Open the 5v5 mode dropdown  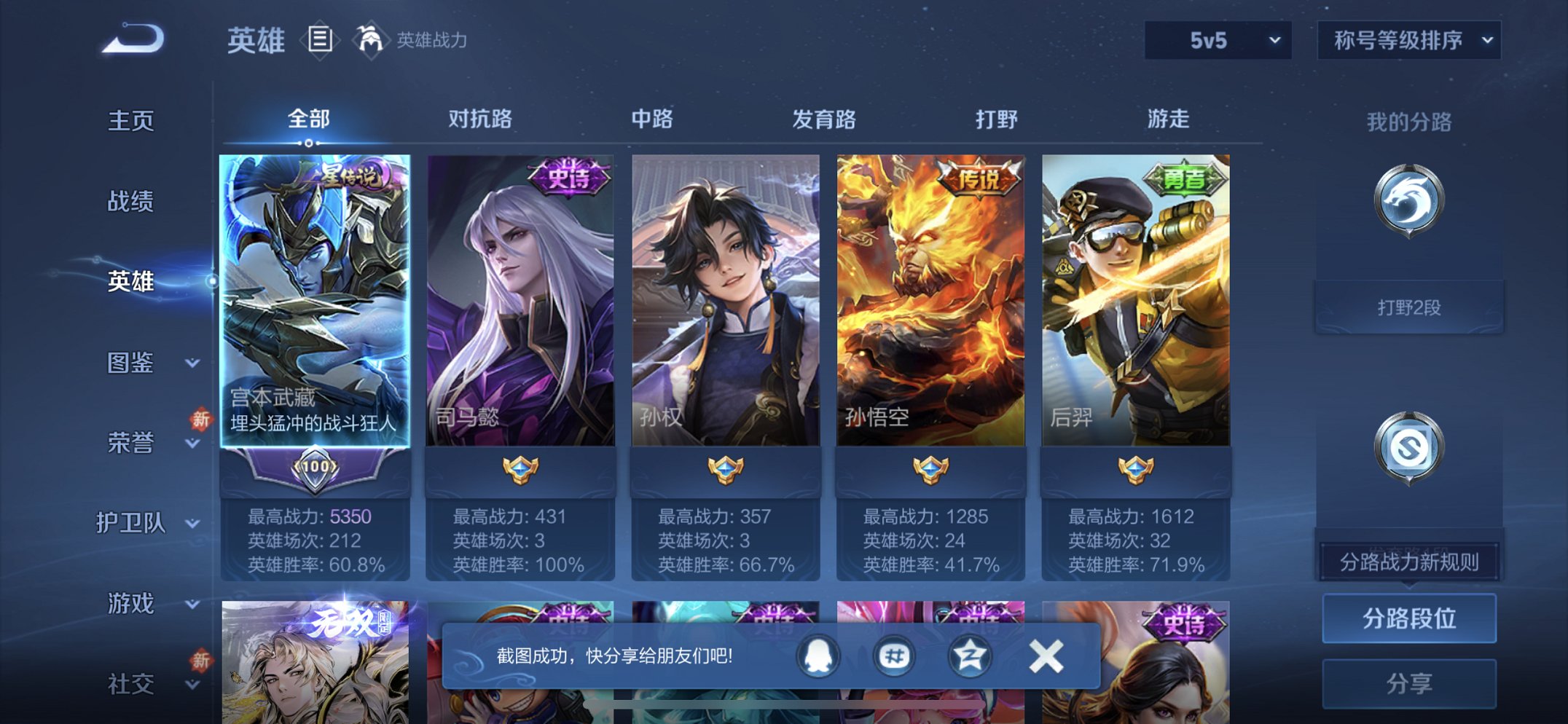[x=1217, y=40]
